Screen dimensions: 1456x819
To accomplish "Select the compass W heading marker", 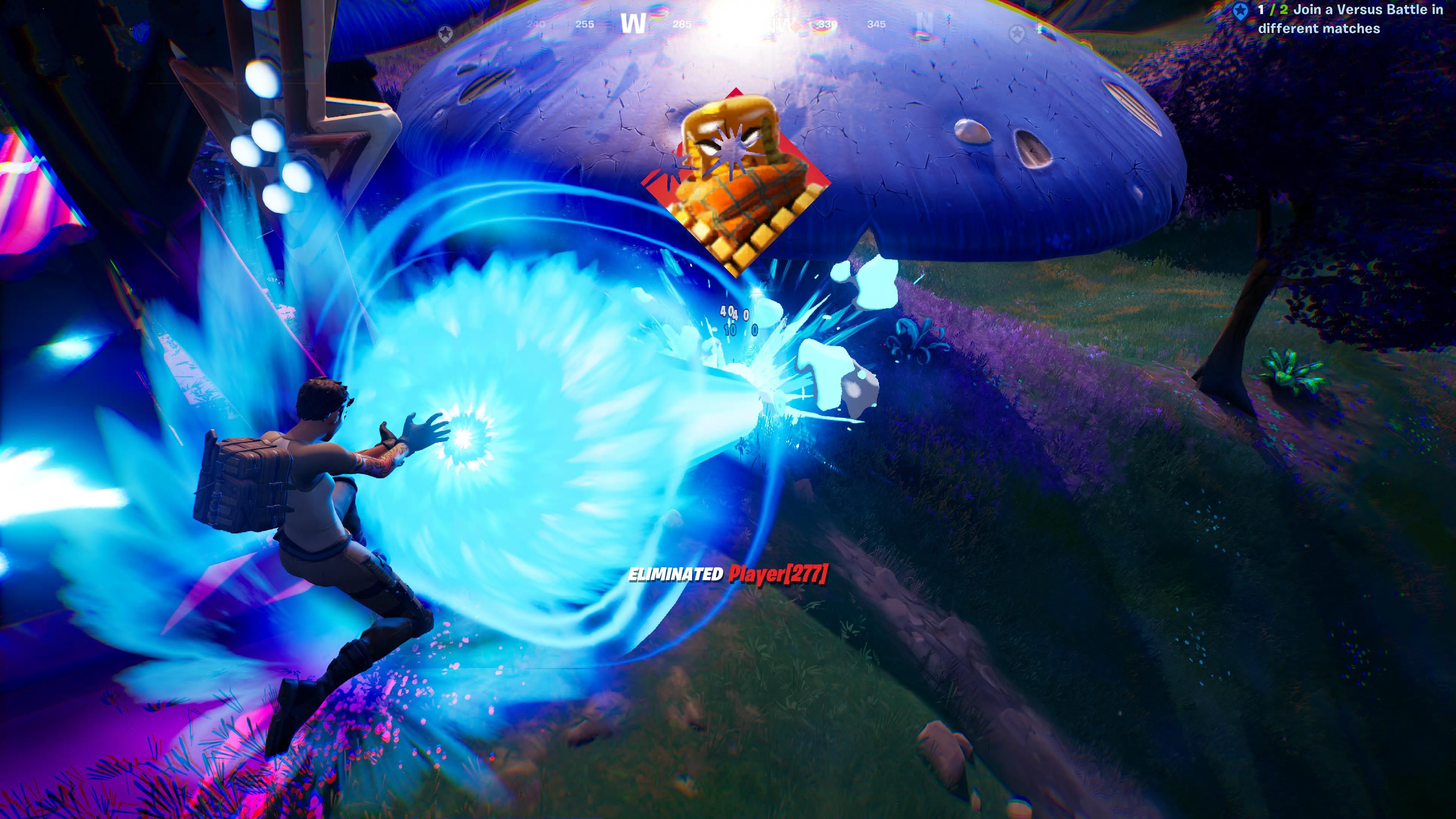I will (x=633, y=24).
